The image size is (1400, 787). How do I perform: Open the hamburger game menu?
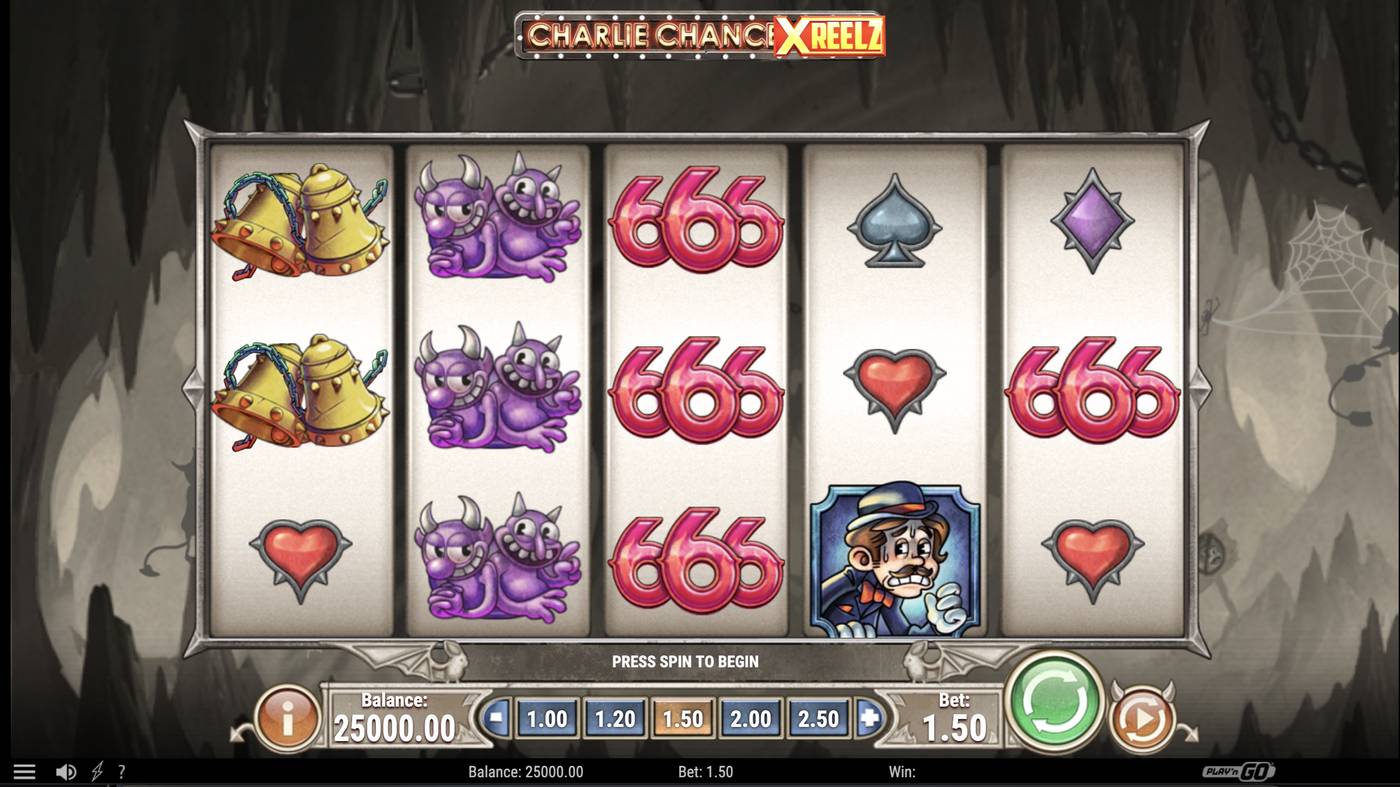click(26, 771)
